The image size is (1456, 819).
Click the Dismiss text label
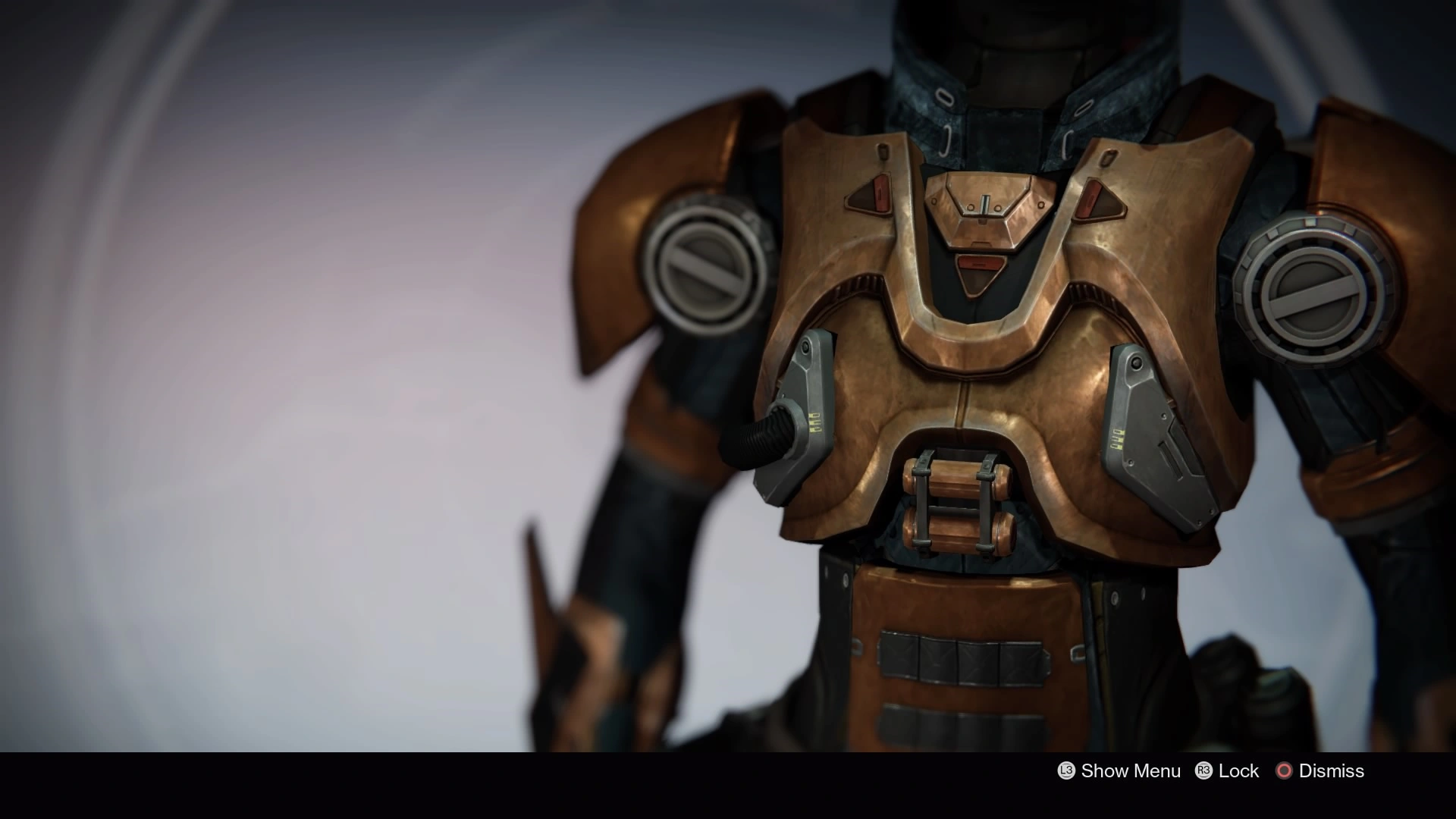point(1332,770)
